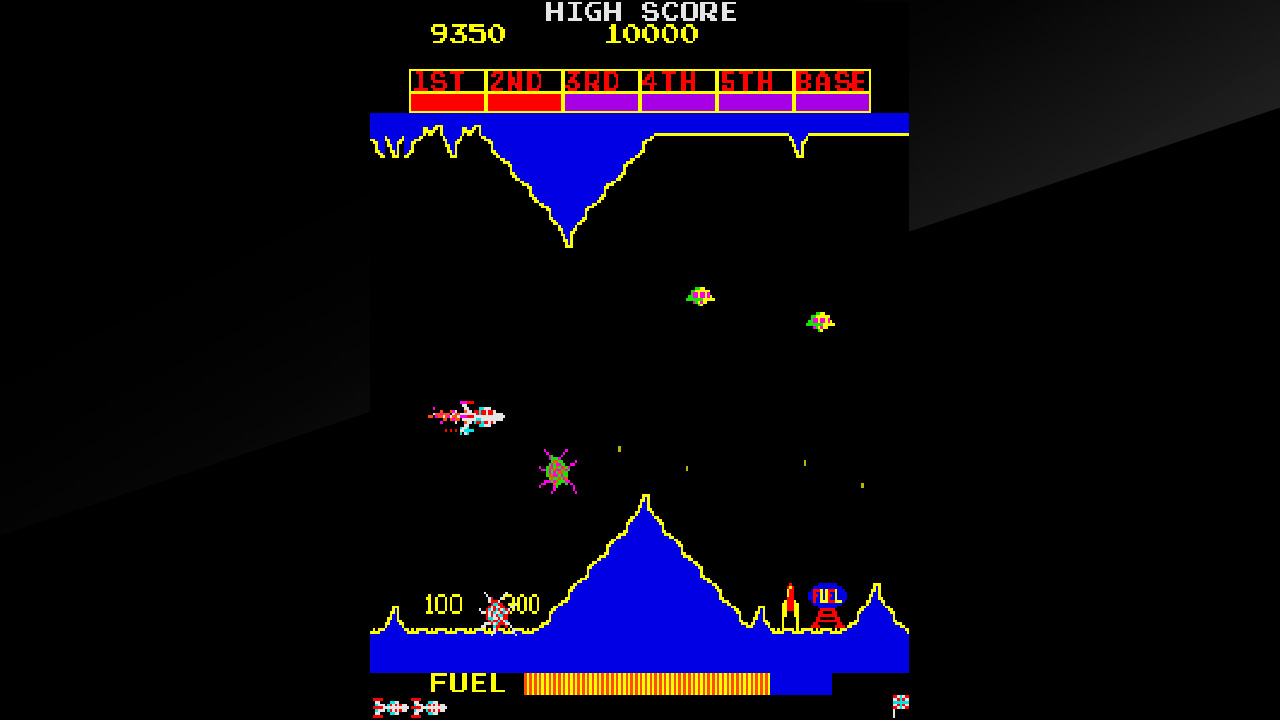Select the current score 9350
The image size is (1280, 720).
466,33
